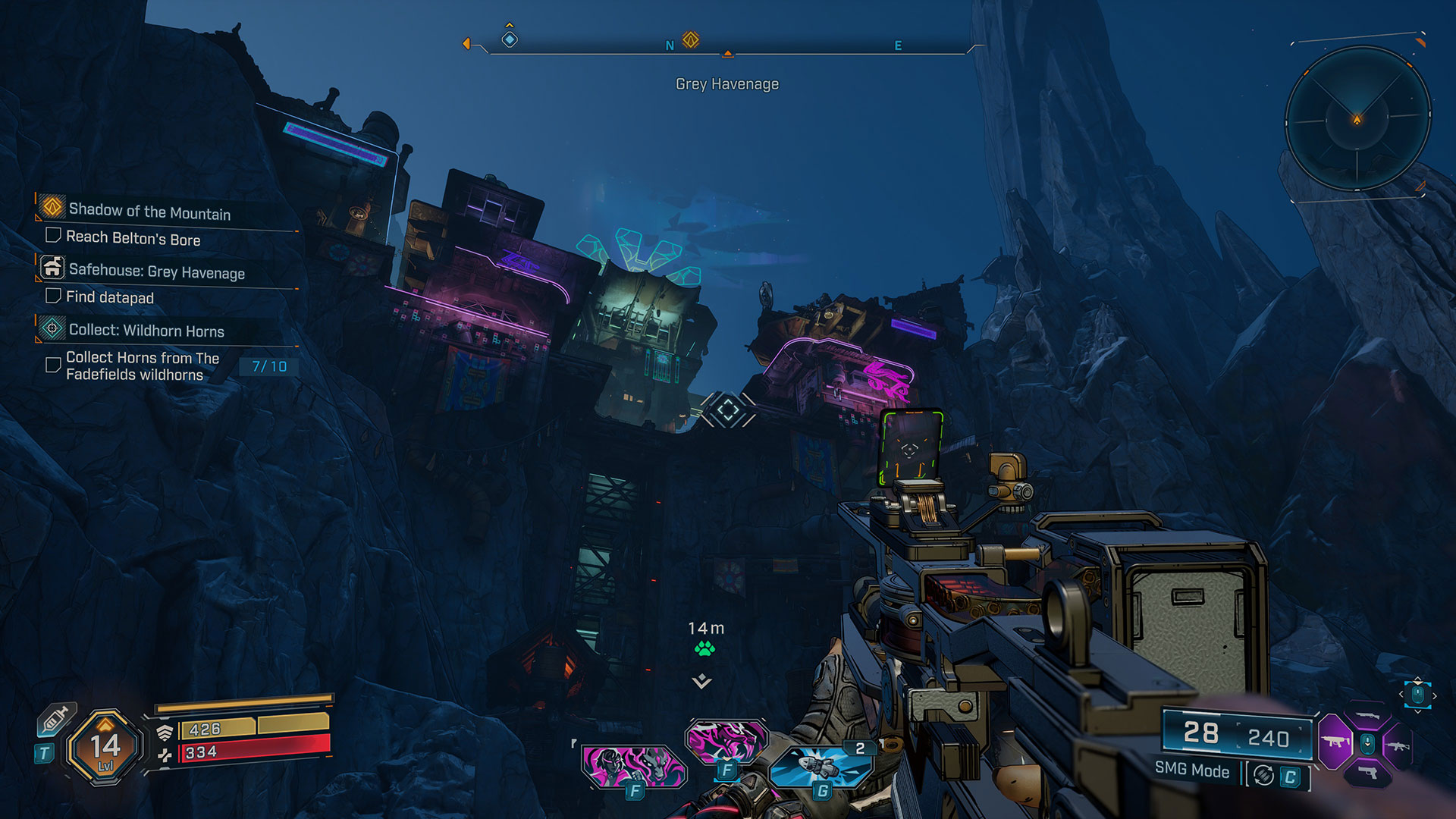Image resolution: width=1456 pixels, height=819 pixels.
Task: Open the Safehouse: Grey Havenage activity
Action: tap(156, 271)
